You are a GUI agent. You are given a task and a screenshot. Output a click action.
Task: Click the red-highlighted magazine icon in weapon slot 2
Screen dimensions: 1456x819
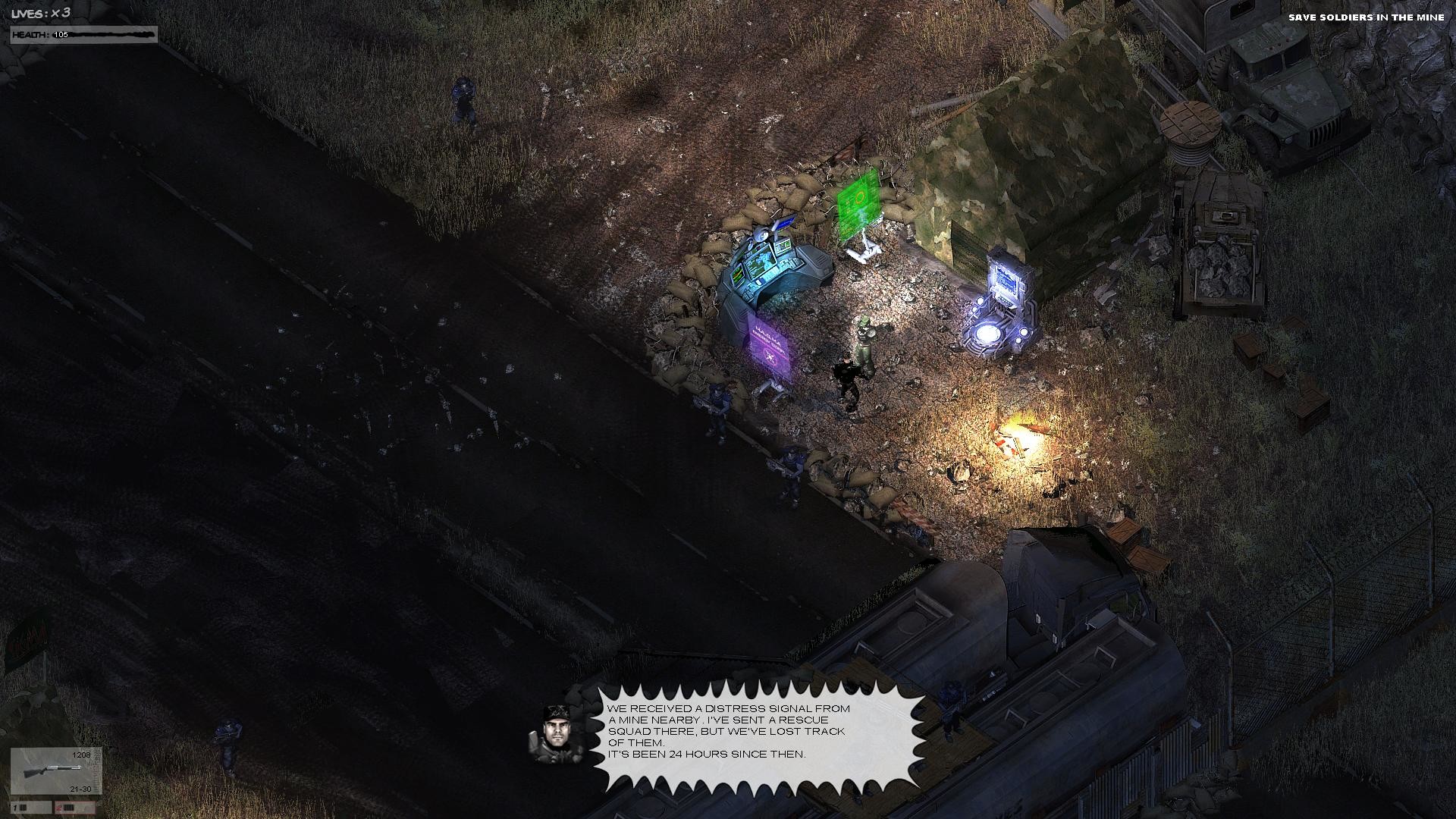point(68,808)
